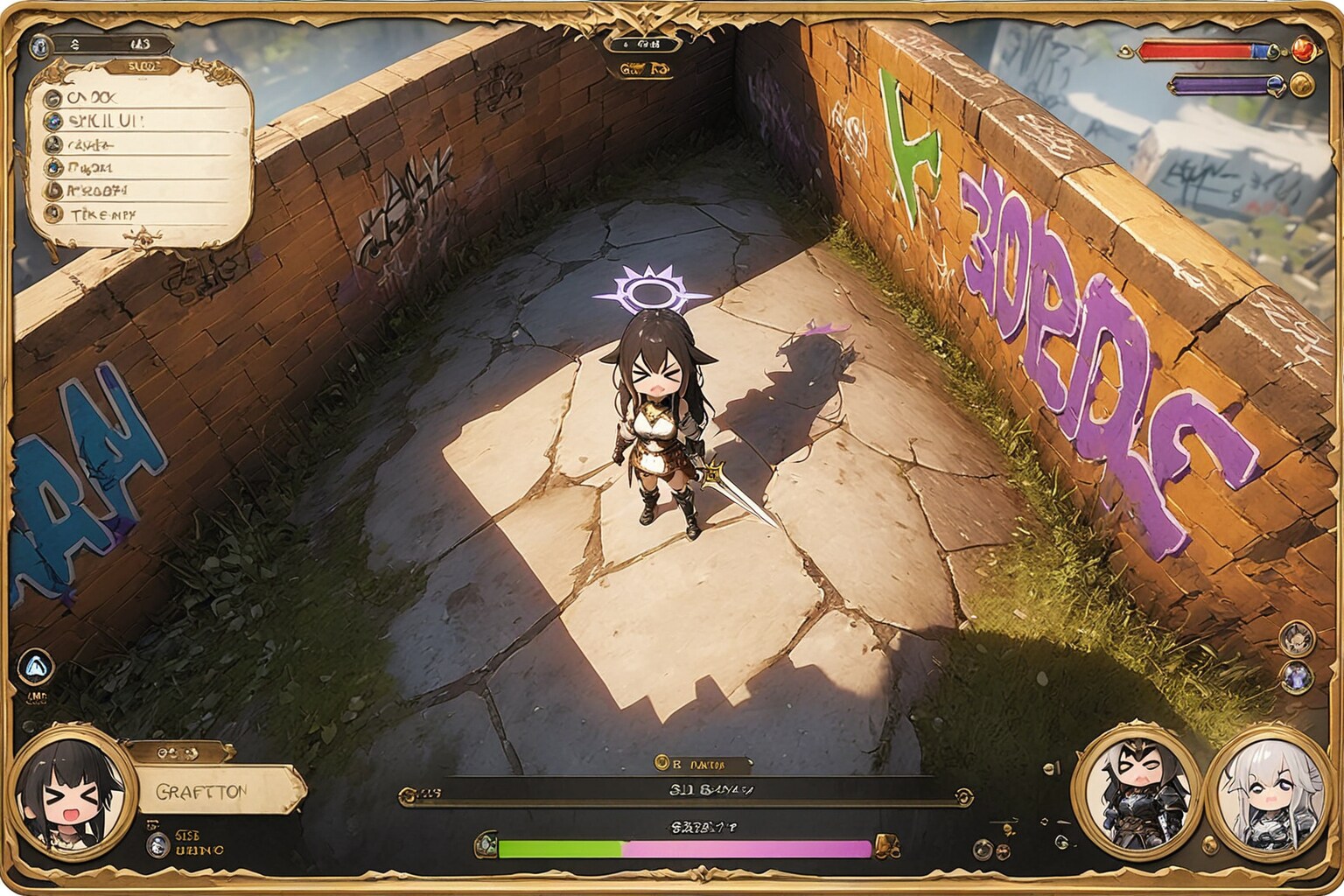Tap the gold orb beside the purple bar
This screenshot has width=1344, height=896.
(x=1303, y=84)
